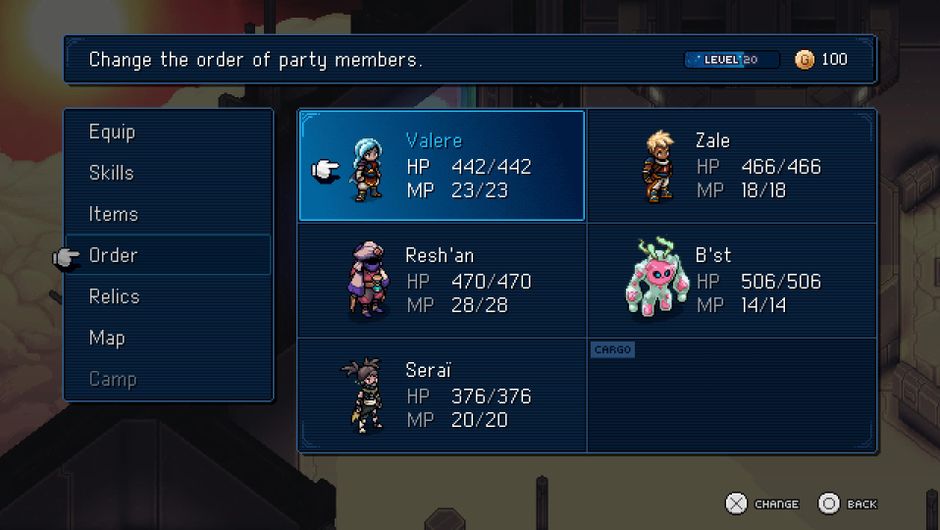Pick Zale's party member card
The height and width of the screenshot is (530, 940).
(732, 166)
